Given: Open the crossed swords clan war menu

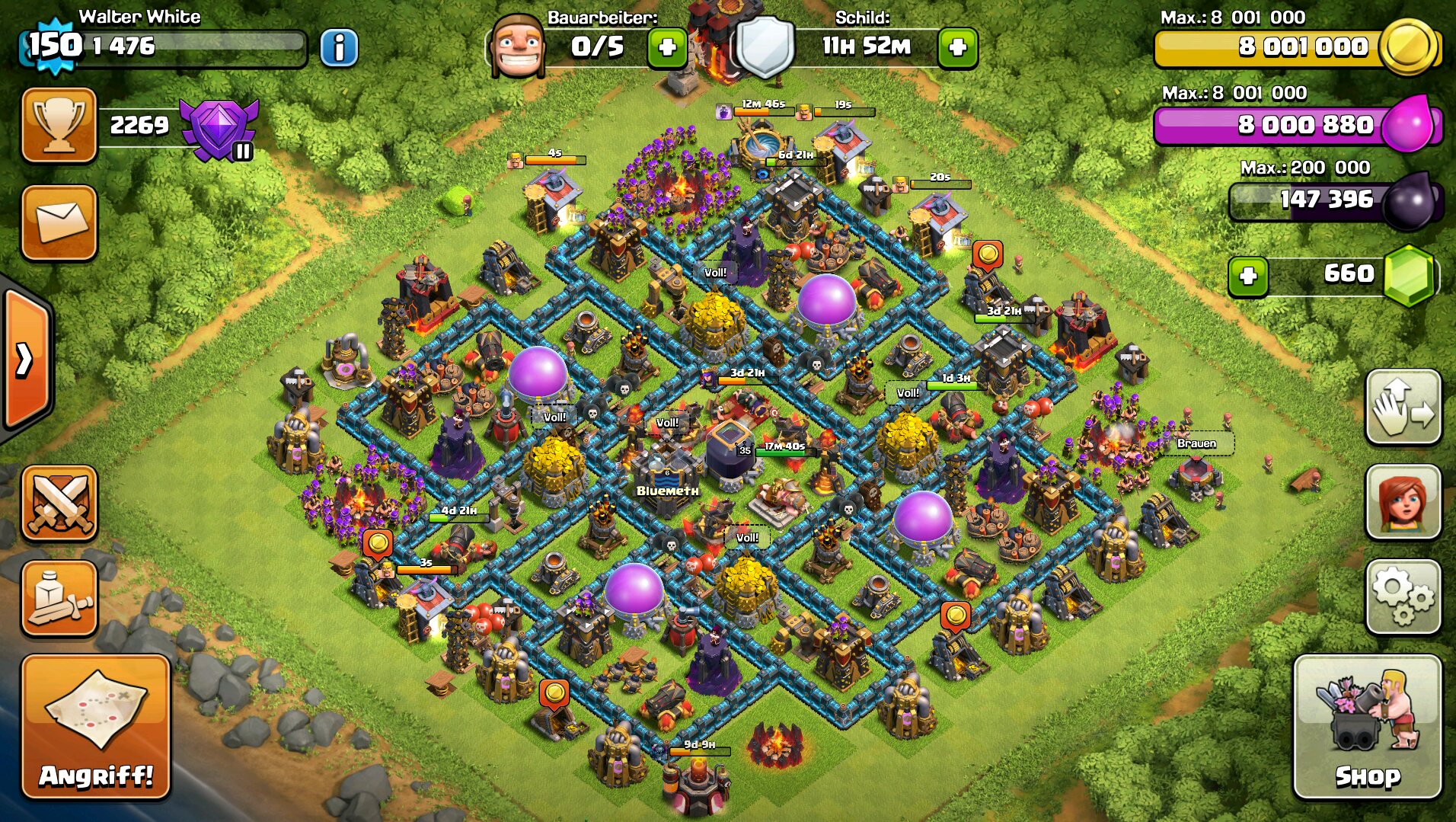Looking at the screenshot, I should click(59, 503).
